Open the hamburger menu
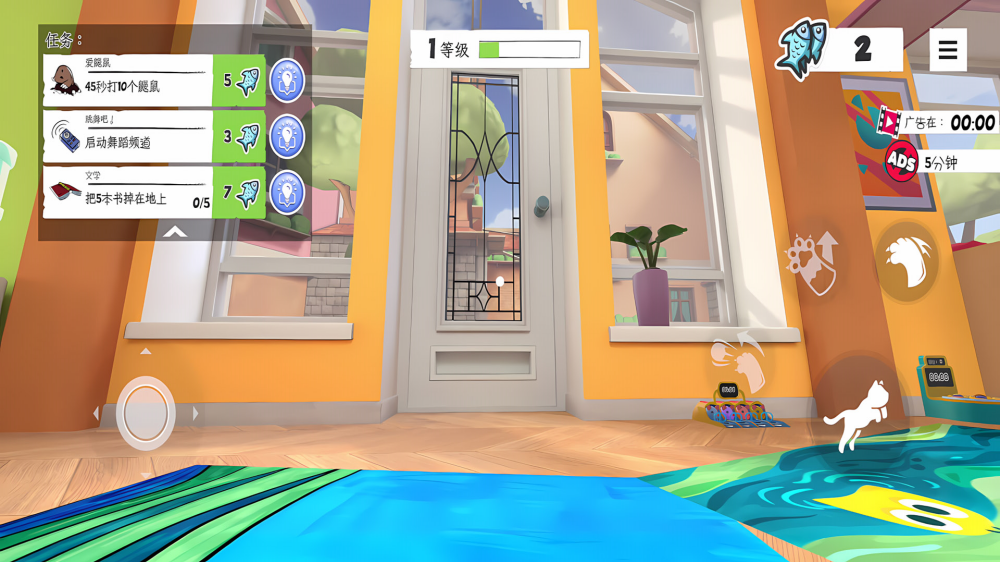This screenshot has height=562, width=1000. tap(948, 50)
